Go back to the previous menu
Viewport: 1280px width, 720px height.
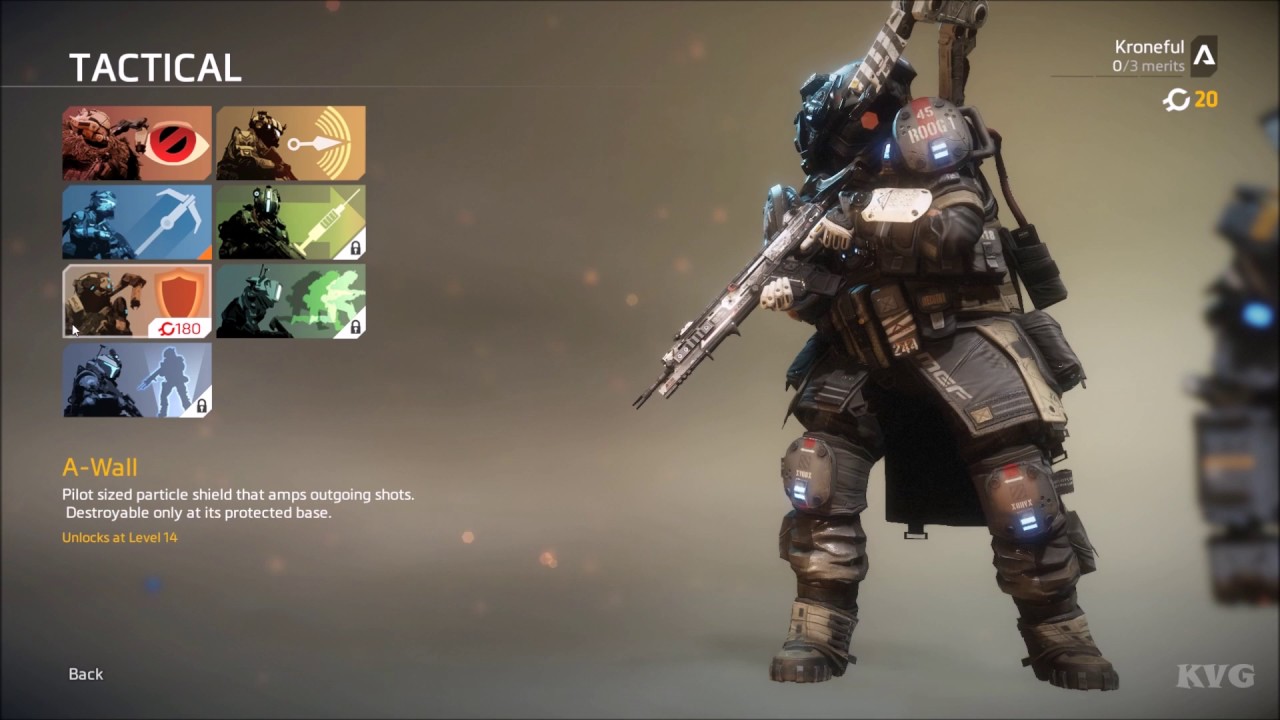click(x=86, y=674)
